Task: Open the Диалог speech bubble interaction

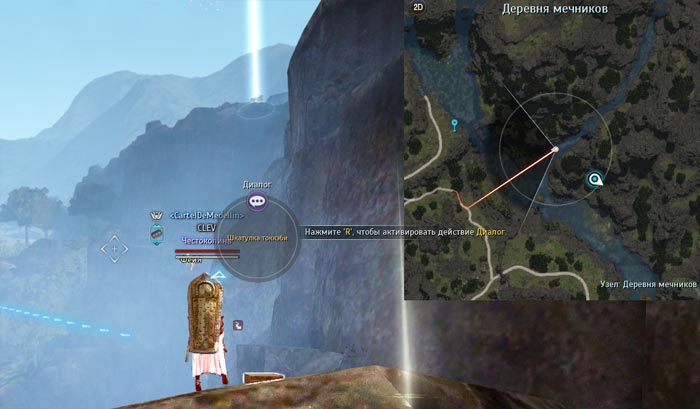Action: 258,202
